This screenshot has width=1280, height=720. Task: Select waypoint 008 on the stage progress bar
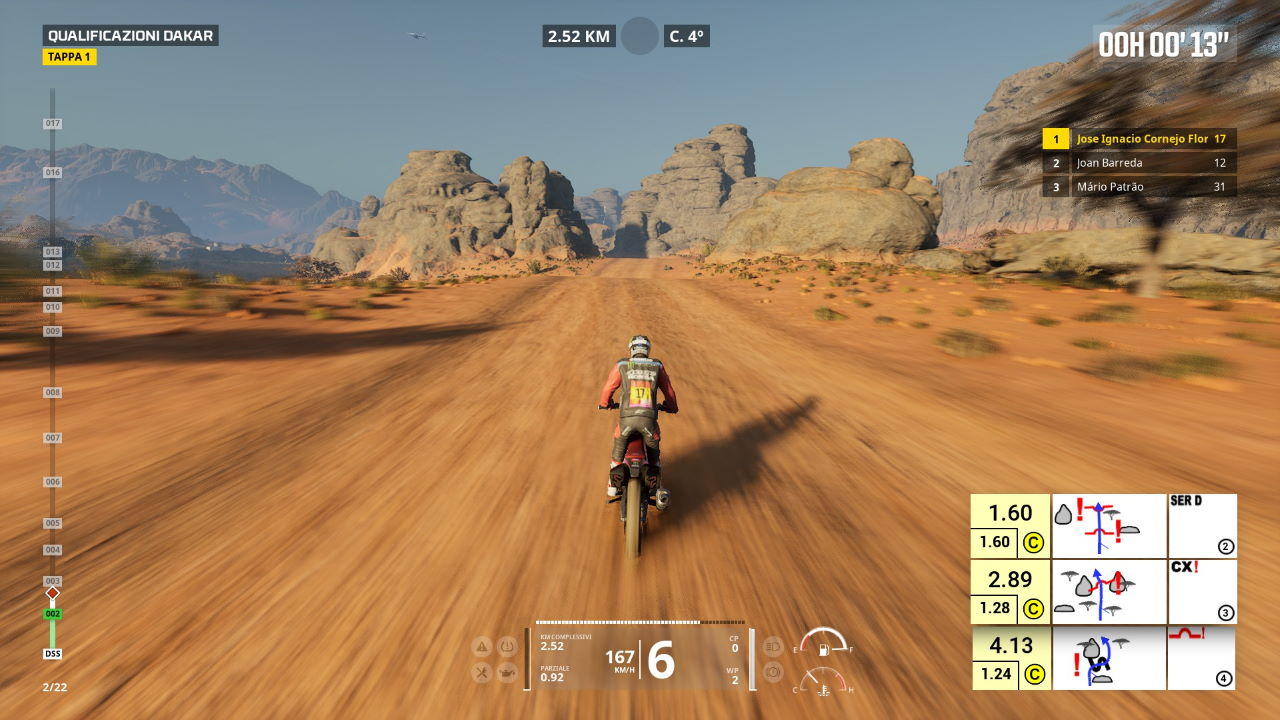tap(52, 393)
